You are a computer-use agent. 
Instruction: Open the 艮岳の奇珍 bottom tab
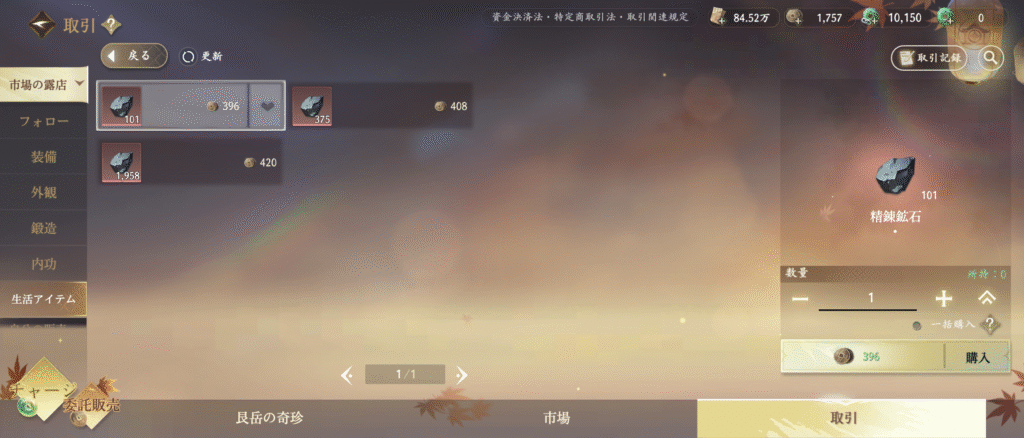coord(269,418)
